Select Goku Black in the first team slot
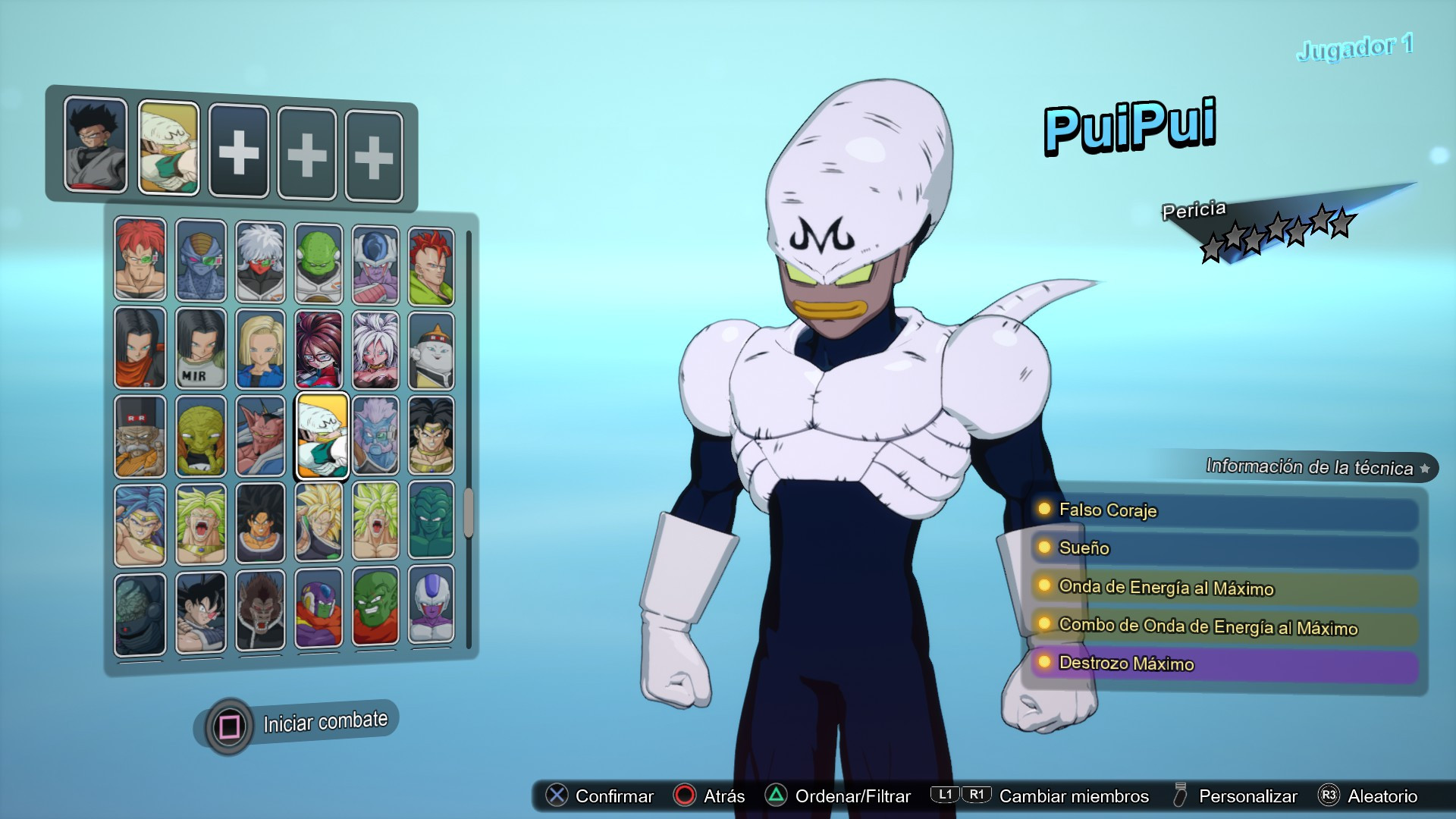The width and height of the screenshot is (1456, 819). [94, 145]
